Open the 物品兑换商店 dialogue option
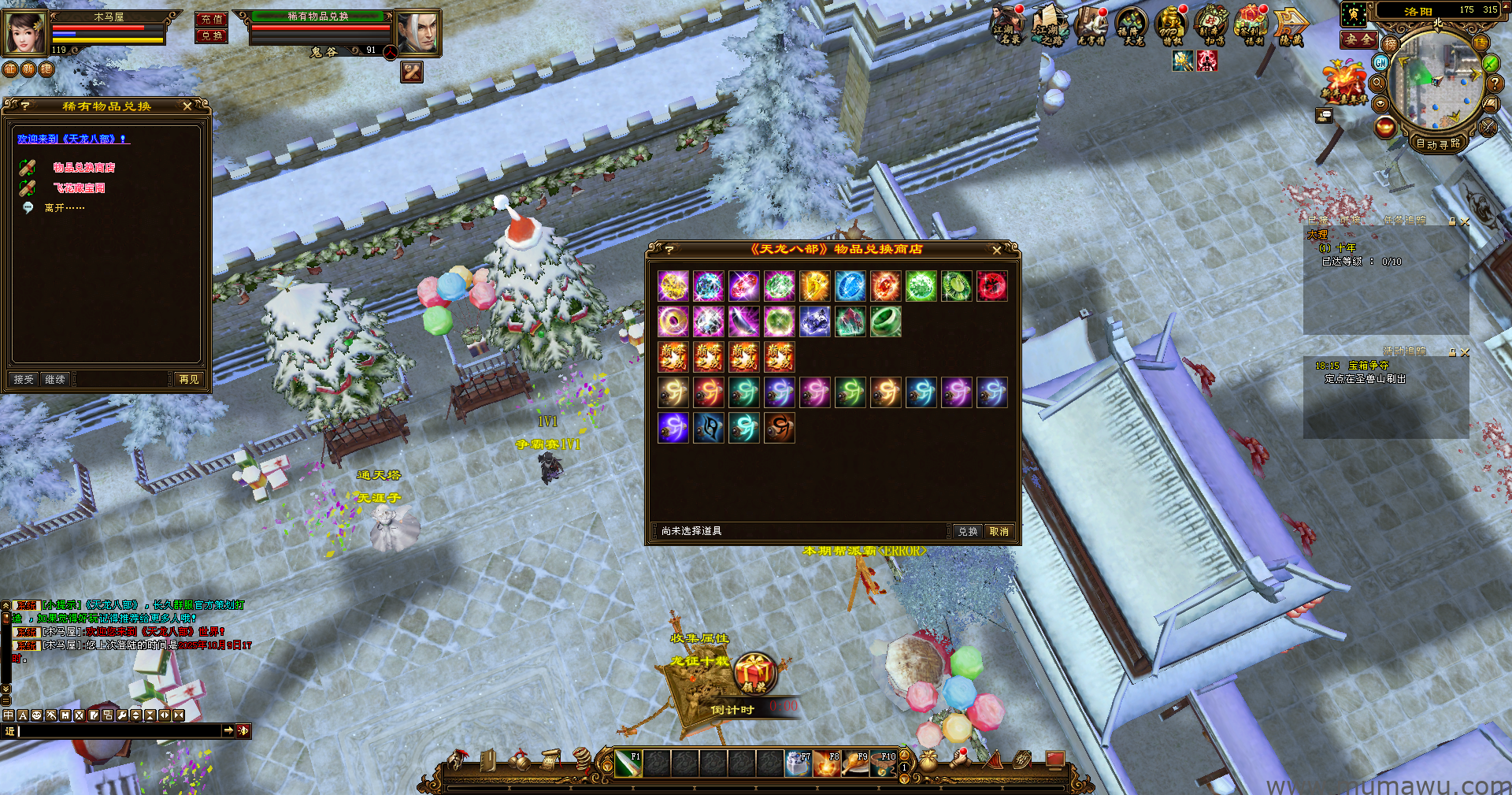 coord(83,168)
